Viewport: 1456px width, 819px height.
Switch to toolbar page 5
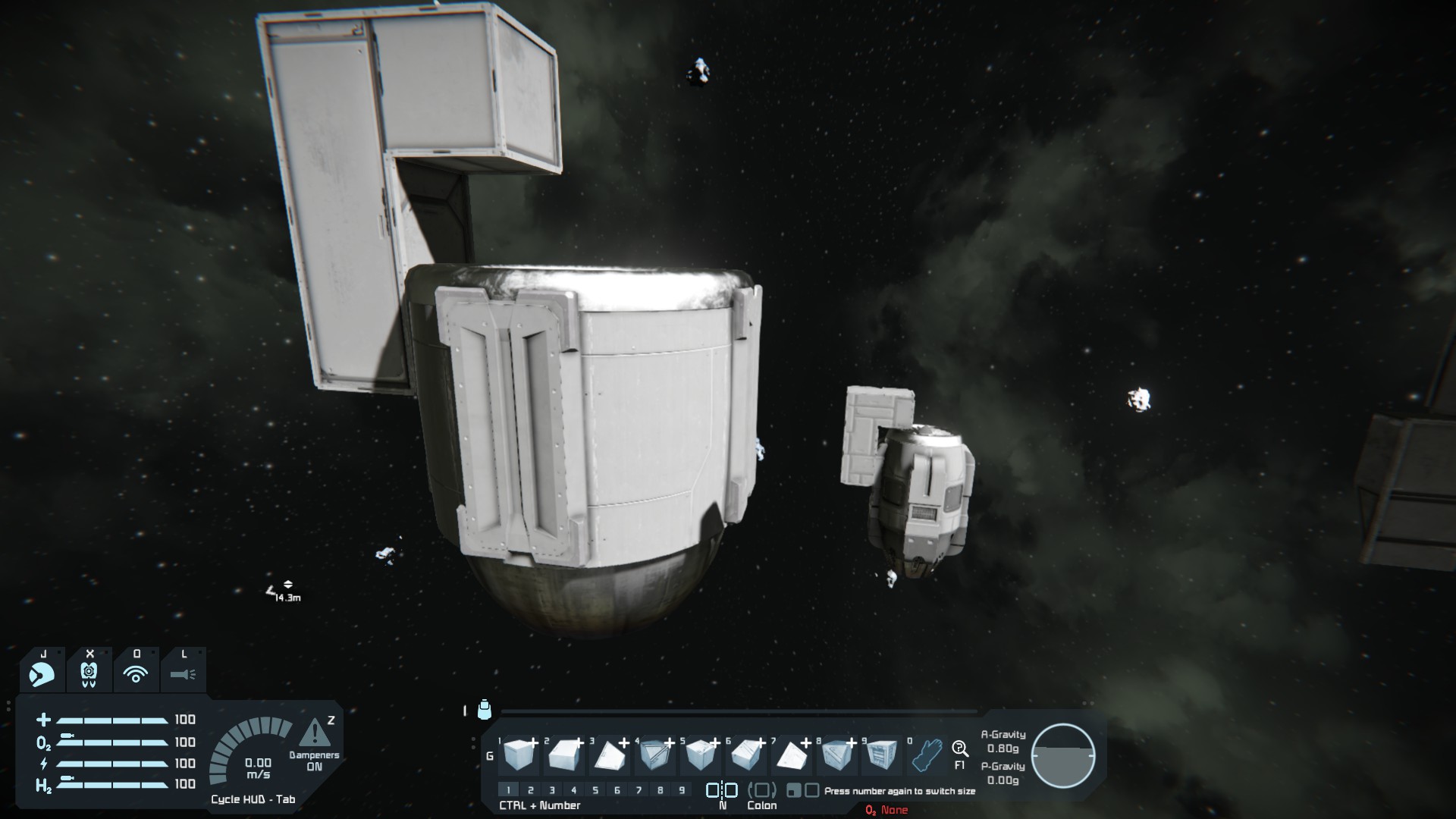pyautogui.click(x=595, y=790)
